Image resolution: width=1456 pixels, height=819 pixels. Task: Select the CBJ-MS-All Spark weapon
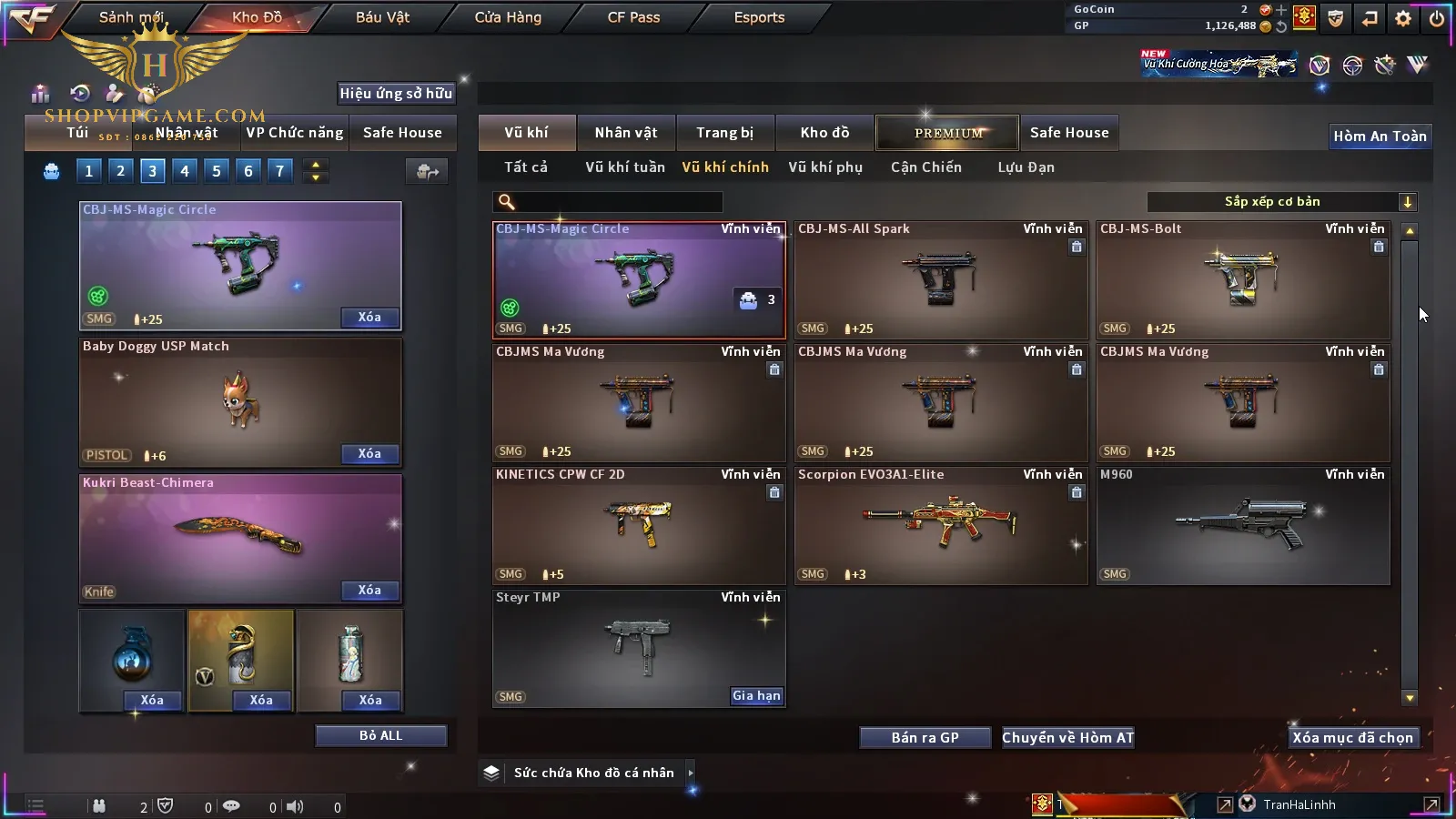coord(941,280)
